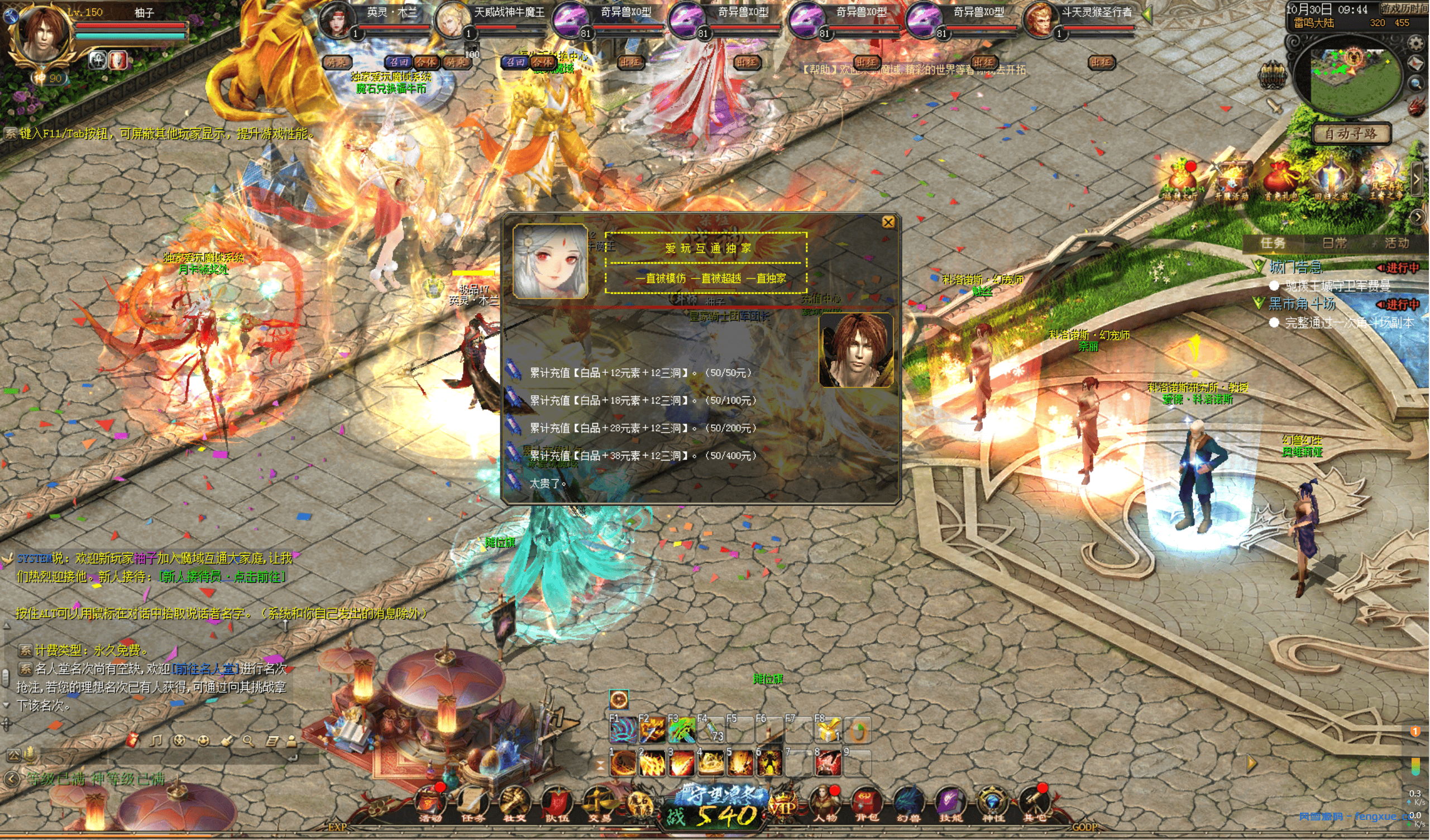Select the 城门告急 quest entry
Screen dimensions: 1430x840
1295,267
